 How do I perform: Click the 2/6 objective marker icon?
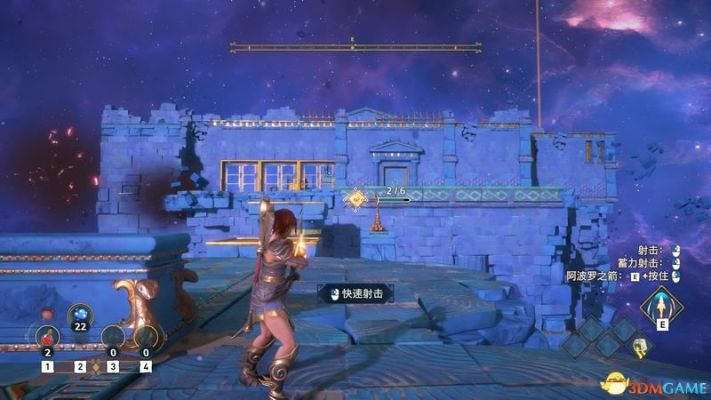356,200
